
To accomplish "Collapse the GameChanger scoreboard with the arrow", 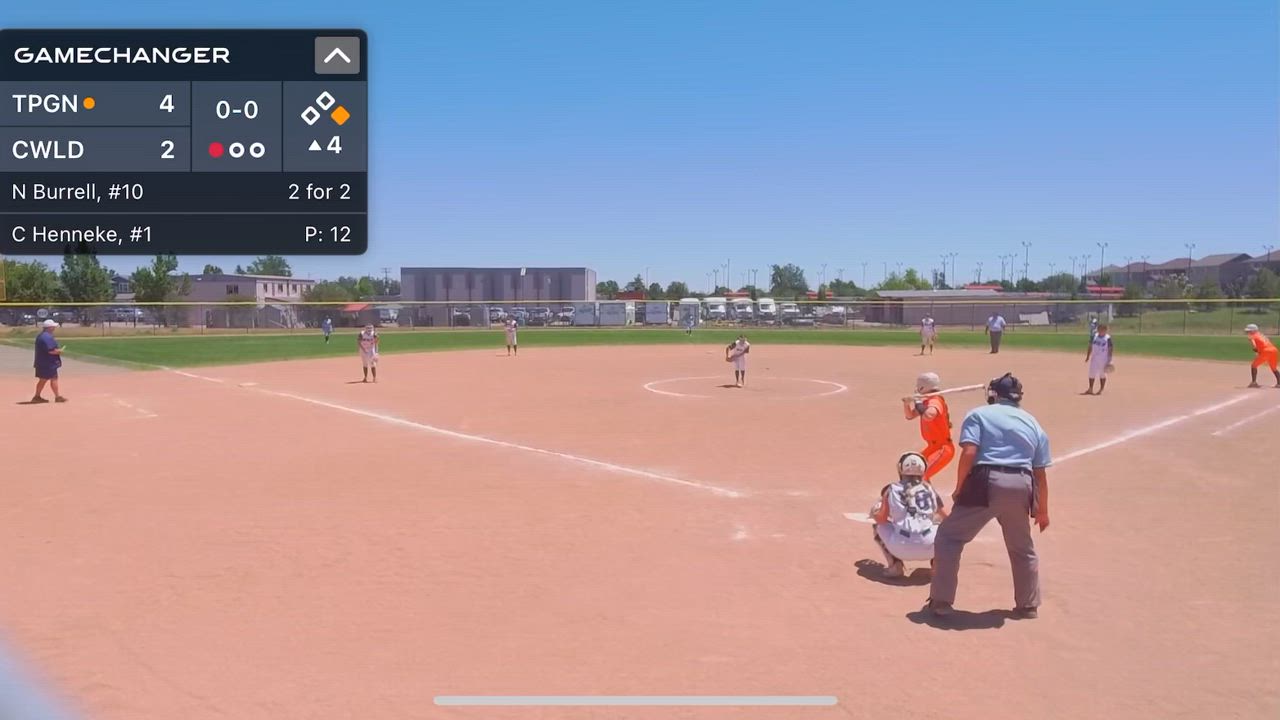I will pos(337,56).
